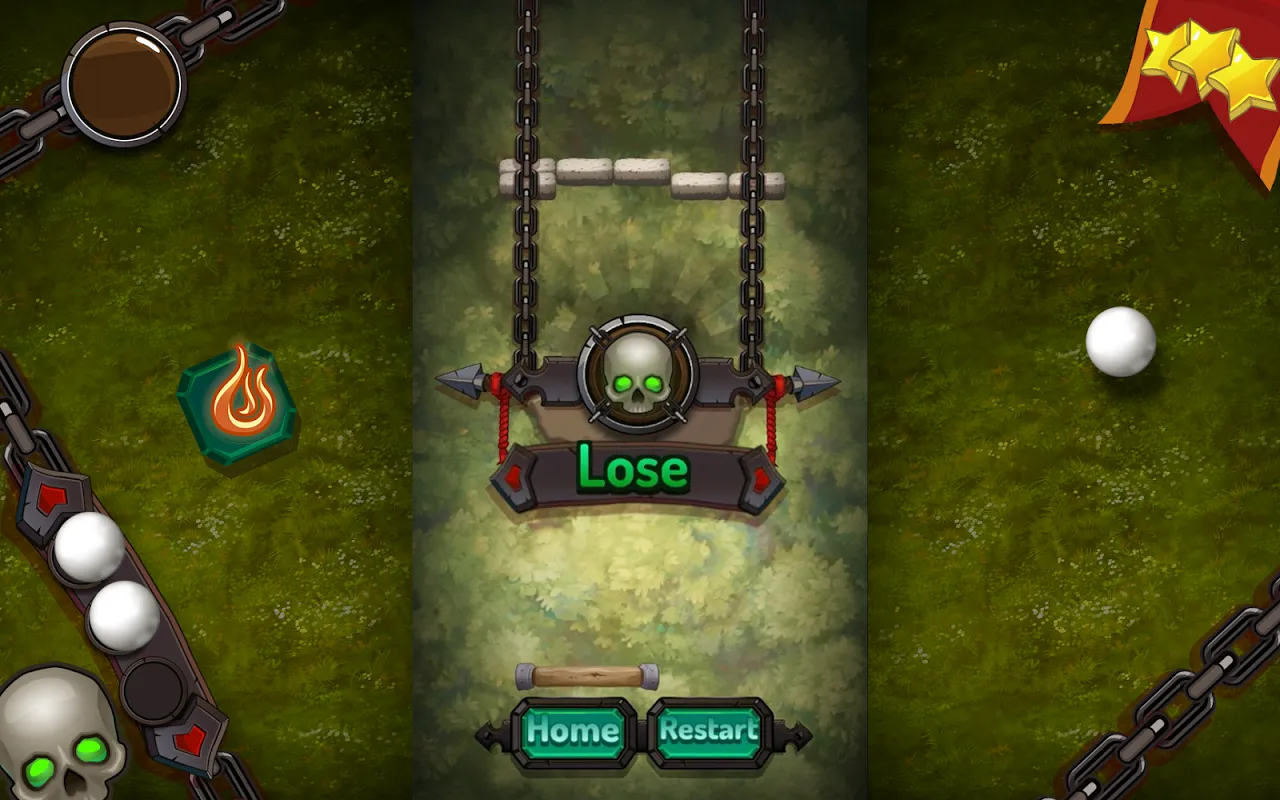This screenshot has width=1280, height=800.
Task: Tap the wooden paddle below the Lose panel
Action: click(585, 678)
